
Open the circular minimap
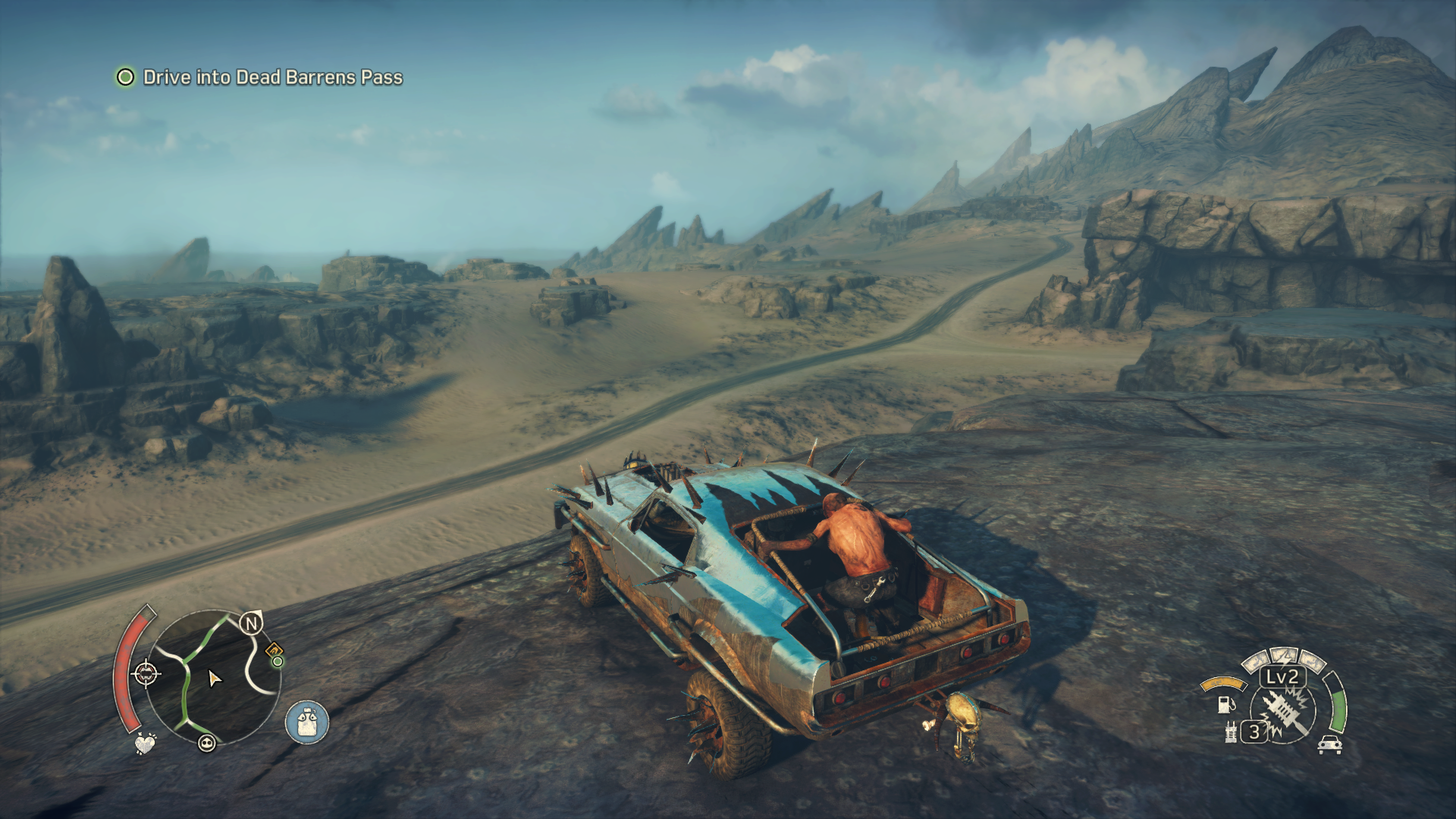(x=212, y=679)
